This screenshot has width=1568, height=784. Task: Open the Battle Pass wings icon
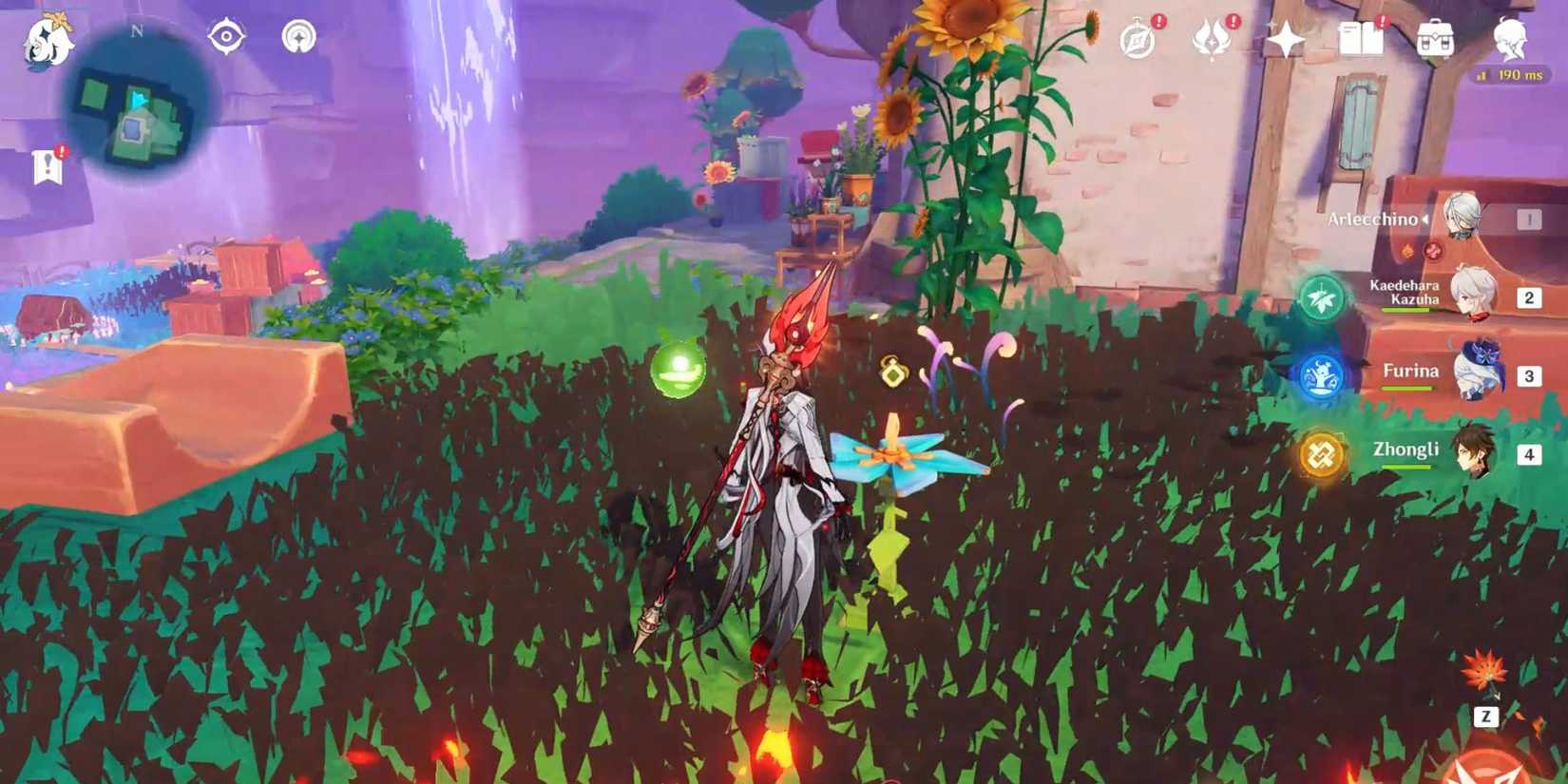1214,38
